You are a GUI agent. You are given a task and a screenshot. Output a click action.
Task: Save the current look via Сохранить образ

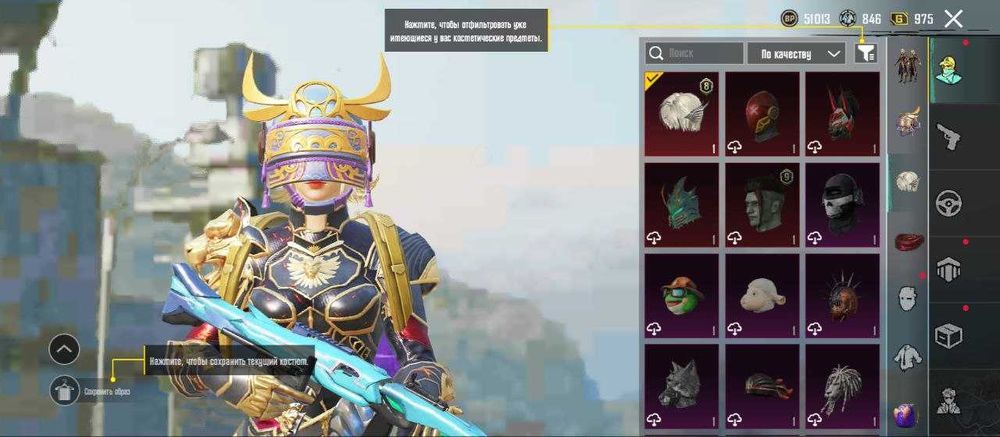click(63, 392)
